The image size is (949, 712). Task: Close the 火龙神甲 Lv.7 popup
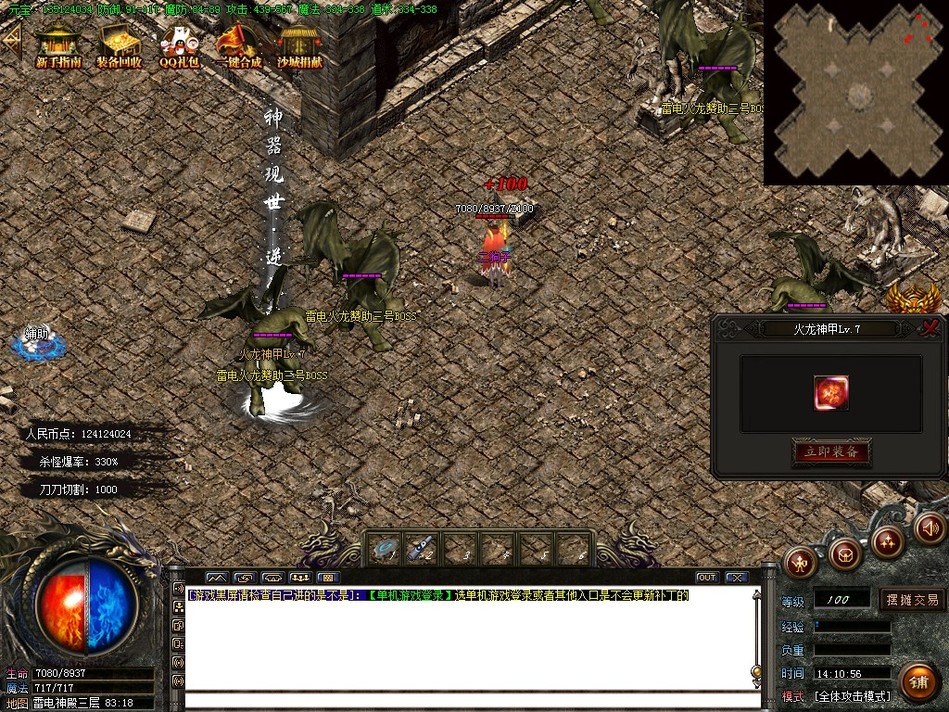pos(931,328)
